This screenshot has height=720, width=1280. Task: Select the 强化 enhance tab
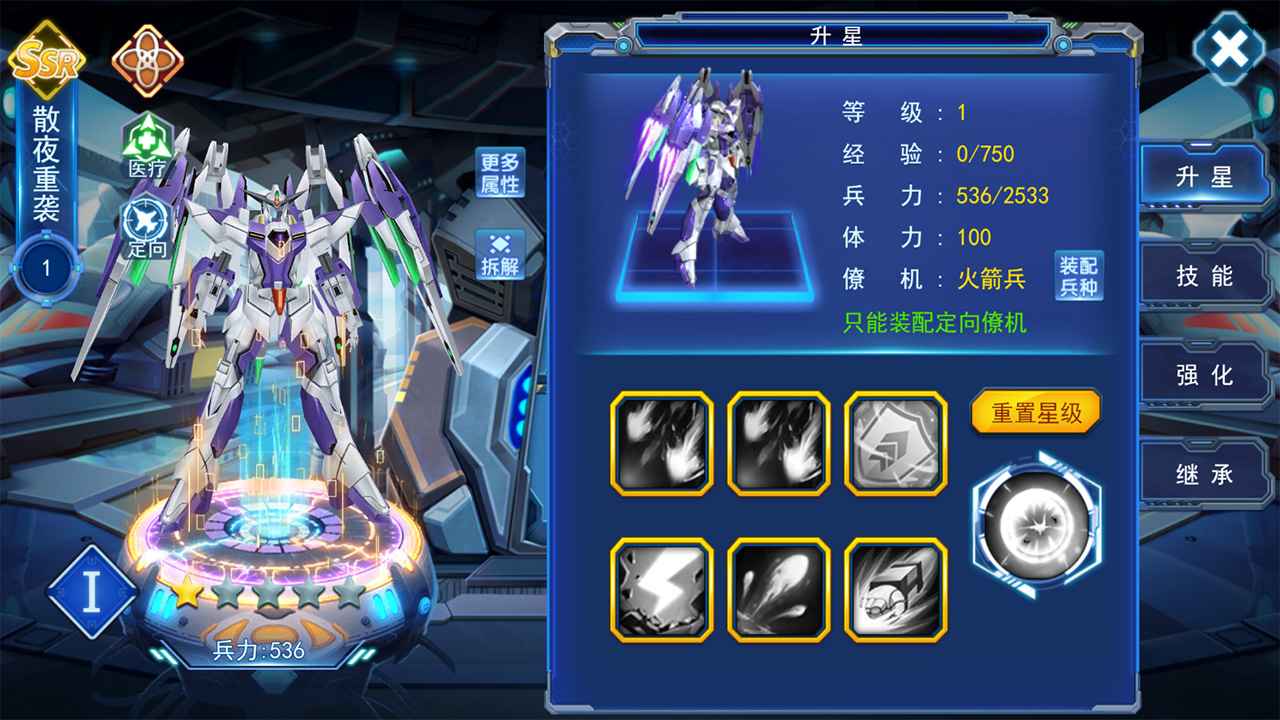[x=1204, y=375]
